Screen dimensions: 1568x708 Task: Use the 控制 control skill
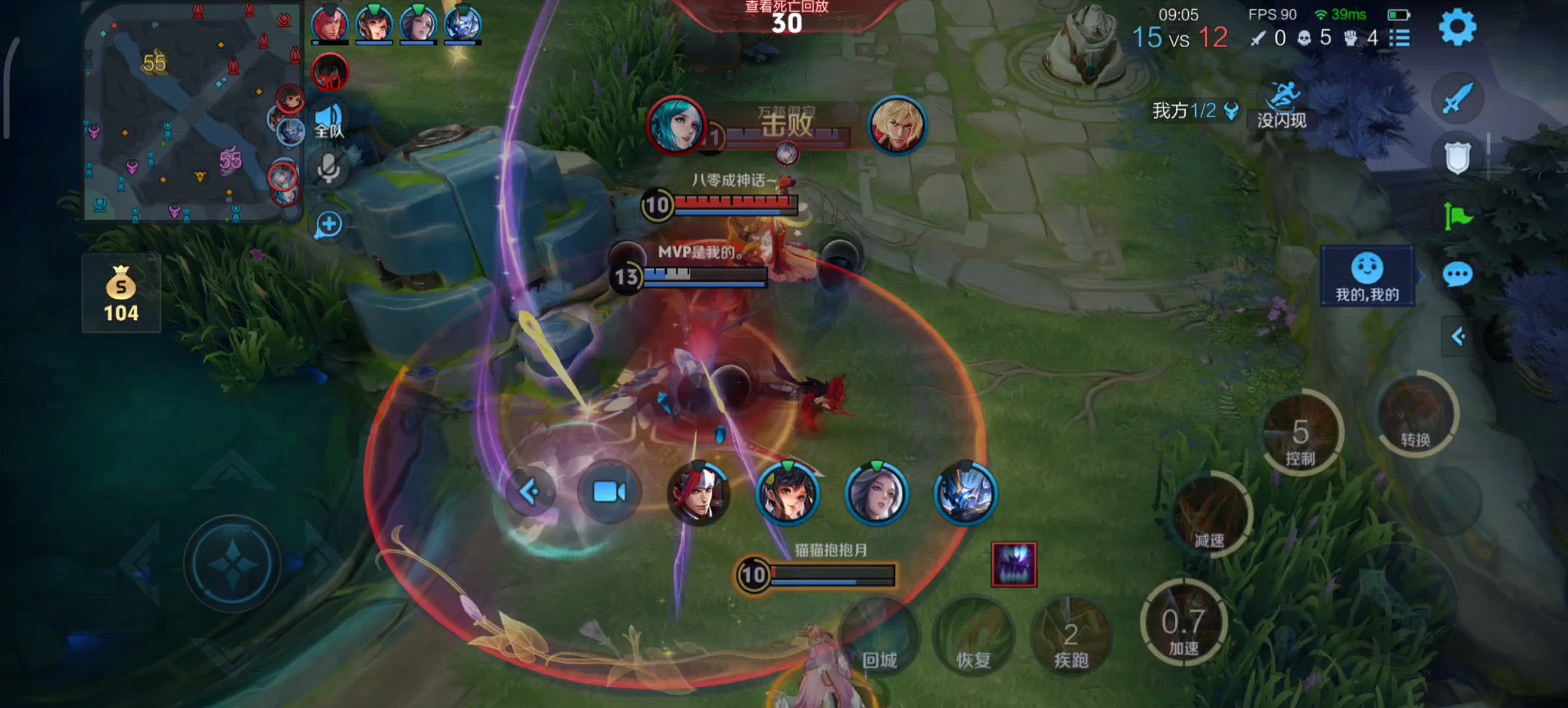point(1300,434)
